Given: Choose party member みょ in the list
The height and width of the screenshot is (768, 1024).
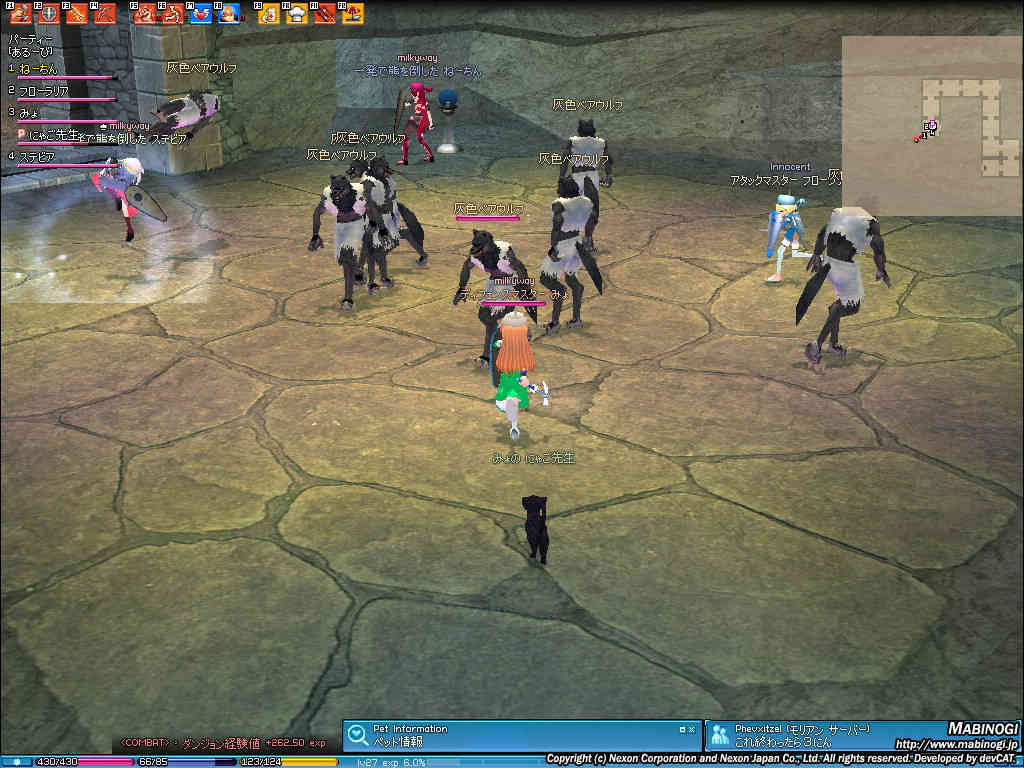Looking at the screenshot, I should click(x=29, y=113).
